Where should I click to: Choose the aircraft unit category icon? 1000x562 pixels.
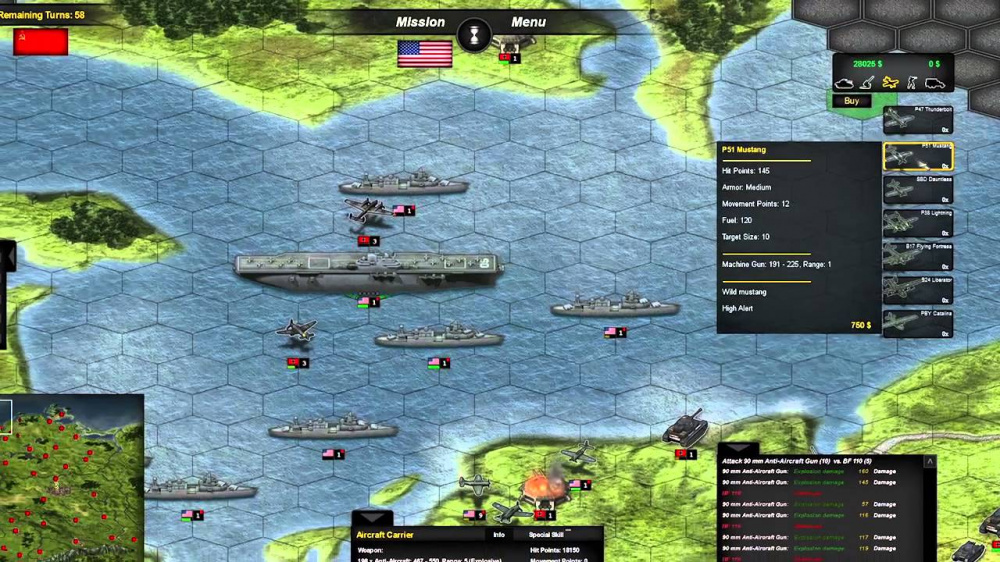[x=890, y=82]
